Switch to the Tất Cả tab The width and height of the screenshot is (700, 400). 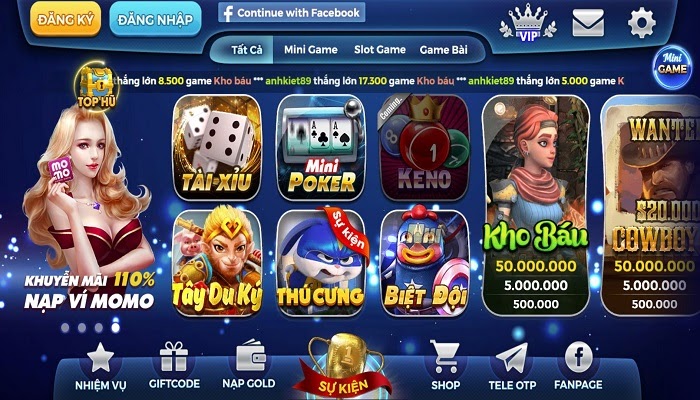click(x=245, y=49)
